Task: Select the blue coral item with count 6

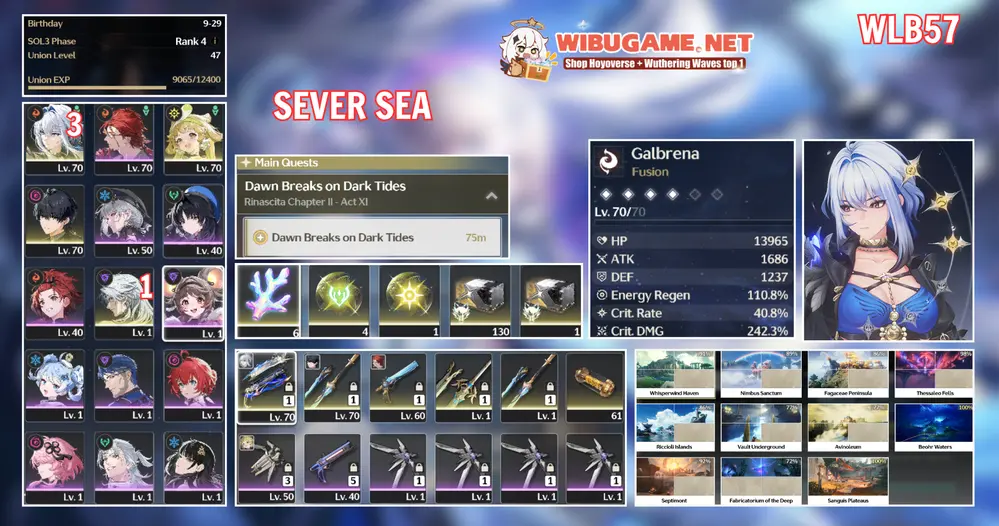Action: click(x=268, y=300)
